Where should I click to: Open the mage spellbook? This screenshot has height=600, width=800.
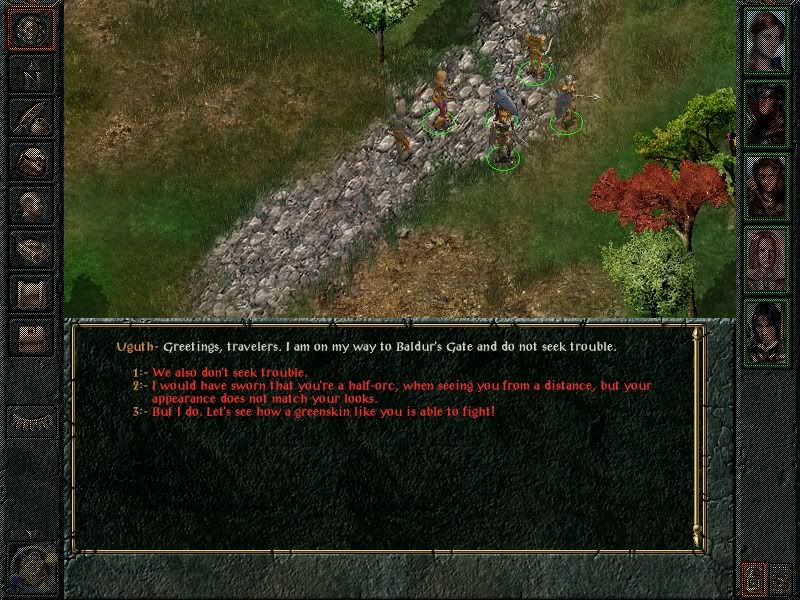[x=31, y=248]
